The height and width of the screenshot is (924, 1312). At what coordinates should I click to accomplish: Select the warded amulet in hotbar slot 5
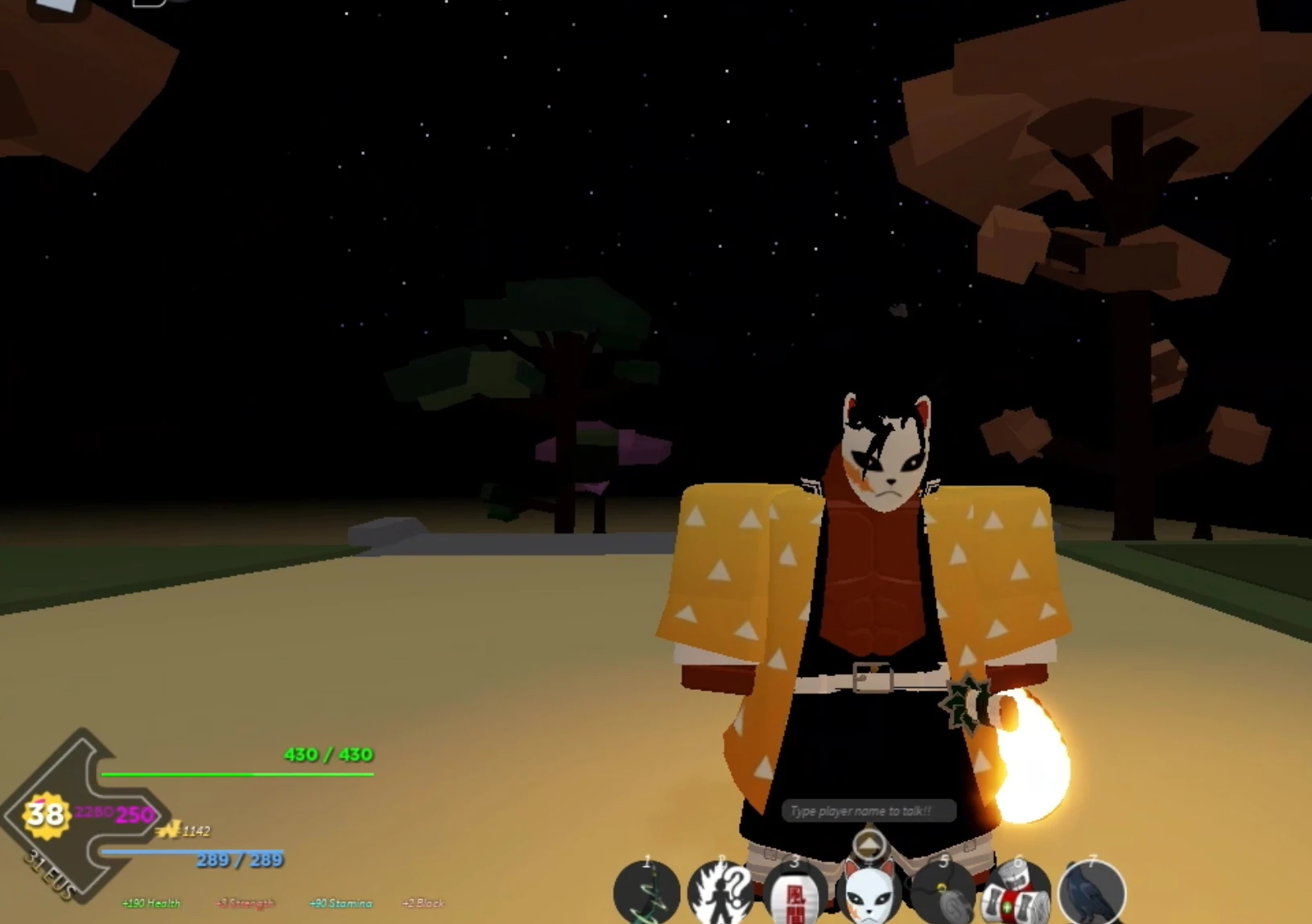tap(943, 892)
